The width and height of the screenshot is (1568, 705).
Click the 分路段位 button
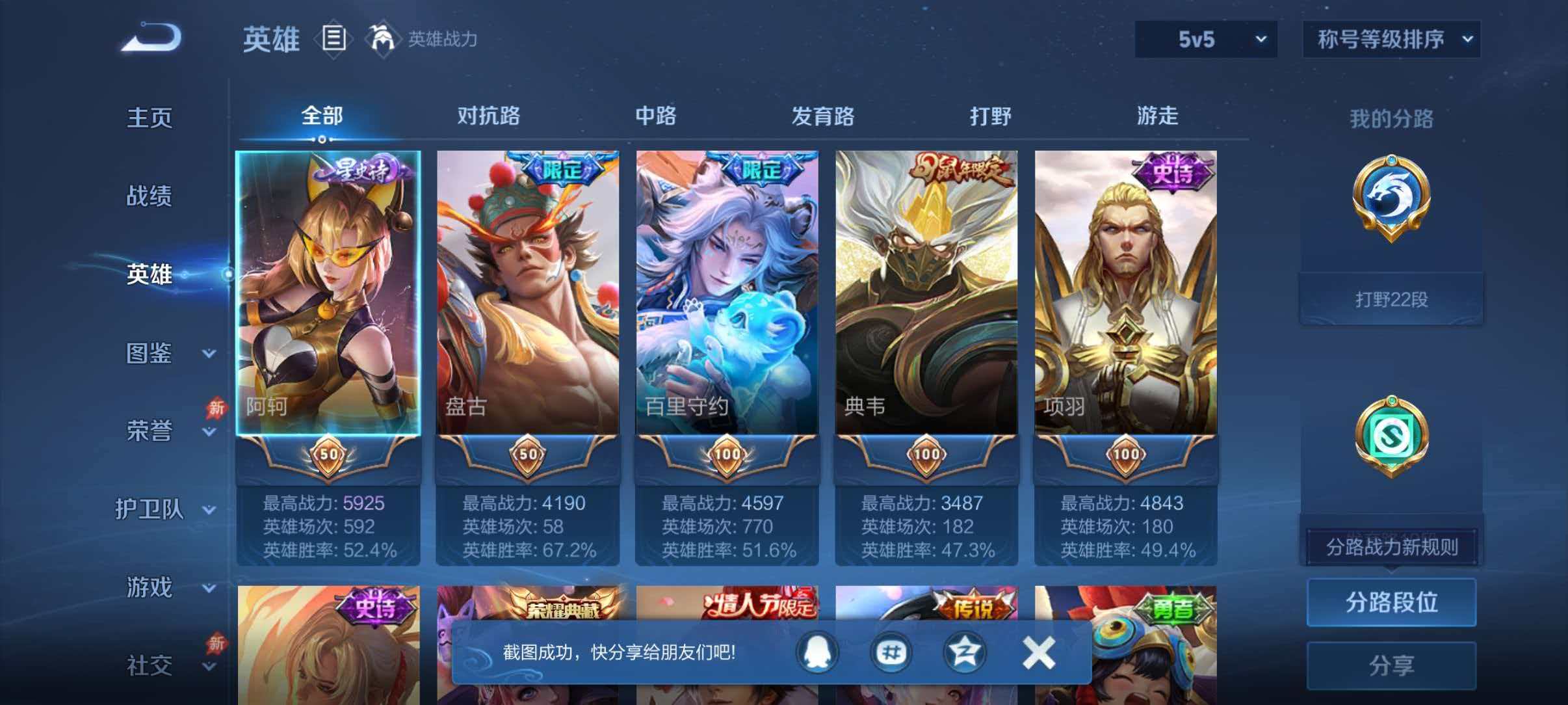pos(1391,603)
